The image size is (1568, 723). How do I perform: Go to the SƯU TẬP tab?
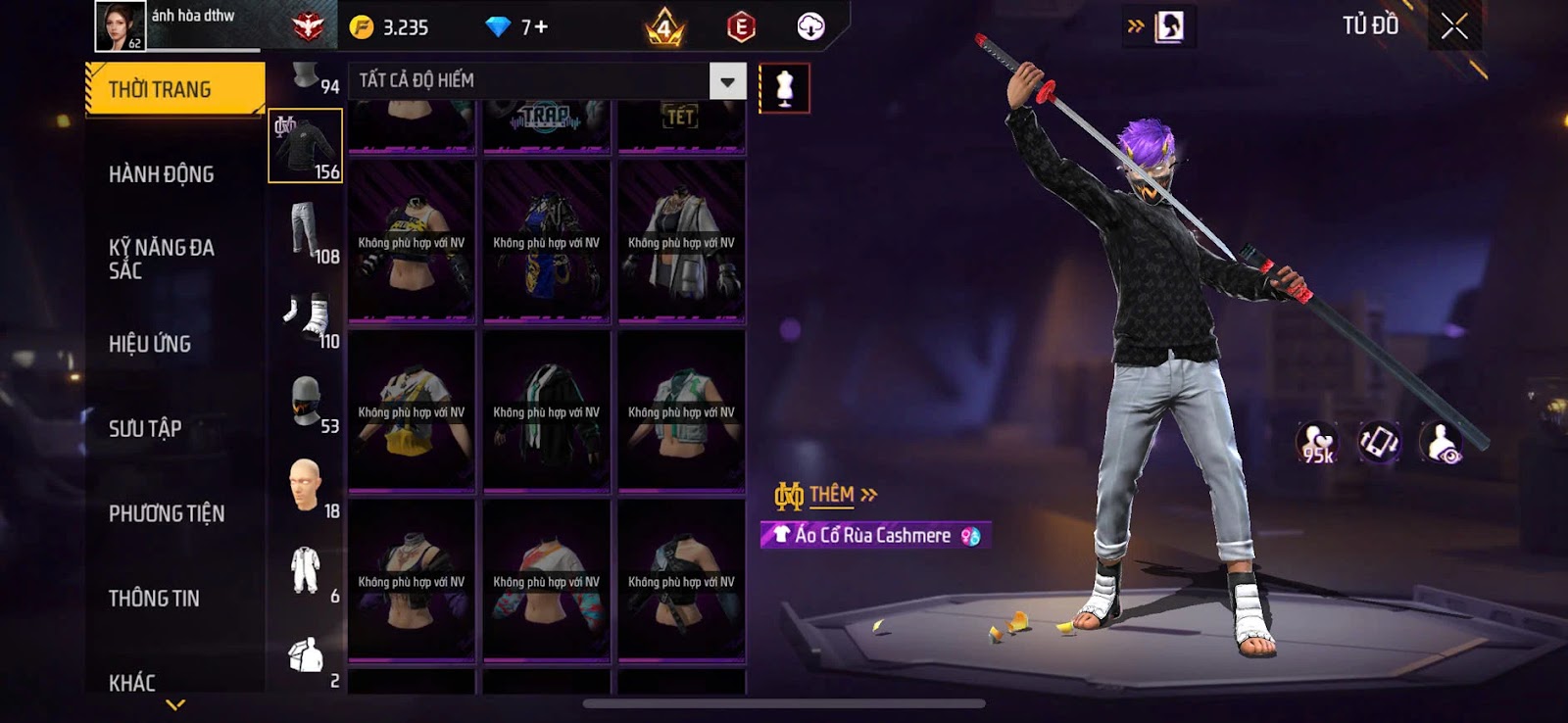(x=145, y=428)
